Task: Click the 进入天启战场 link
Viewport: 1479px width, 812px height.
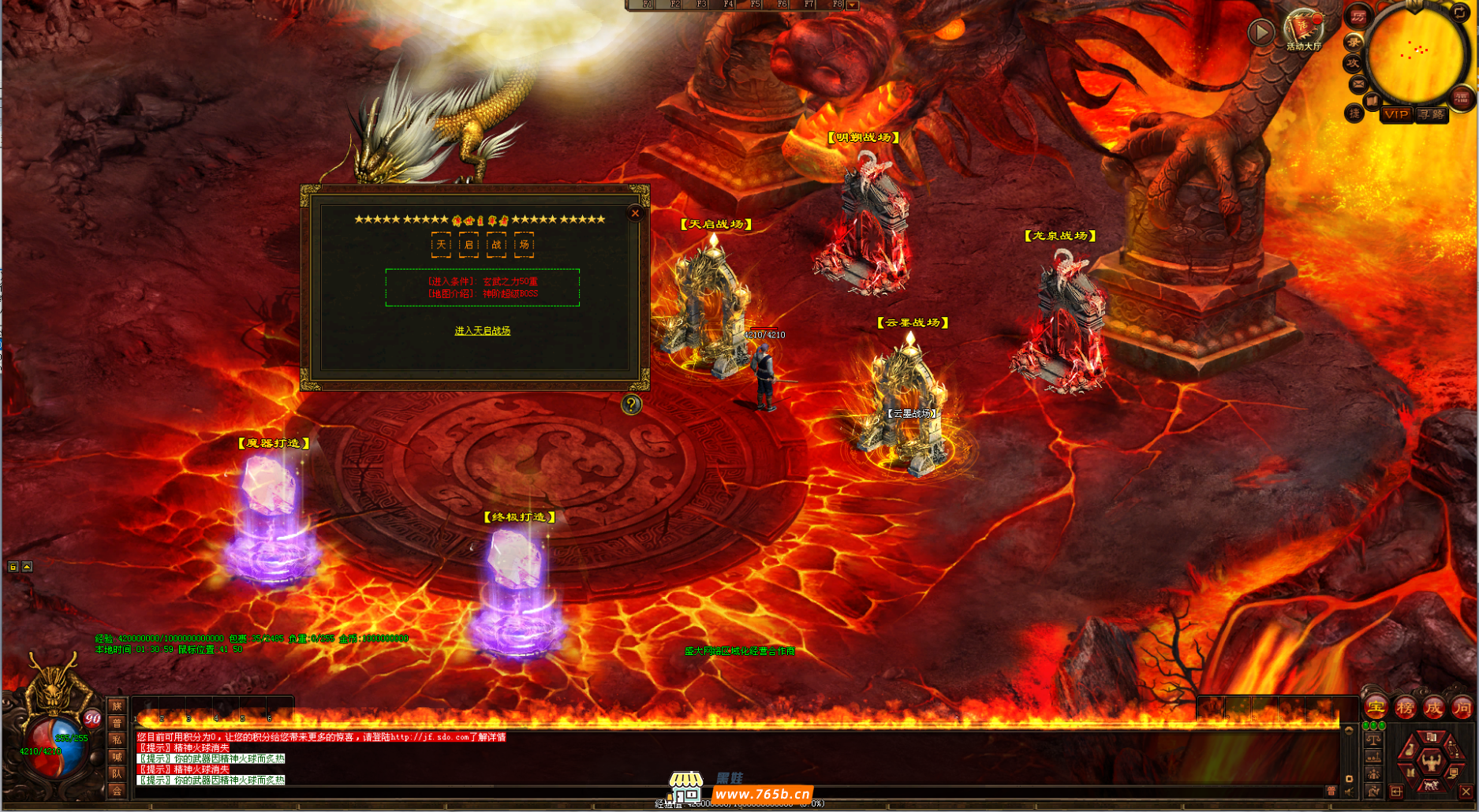Action: click(482, 331)
